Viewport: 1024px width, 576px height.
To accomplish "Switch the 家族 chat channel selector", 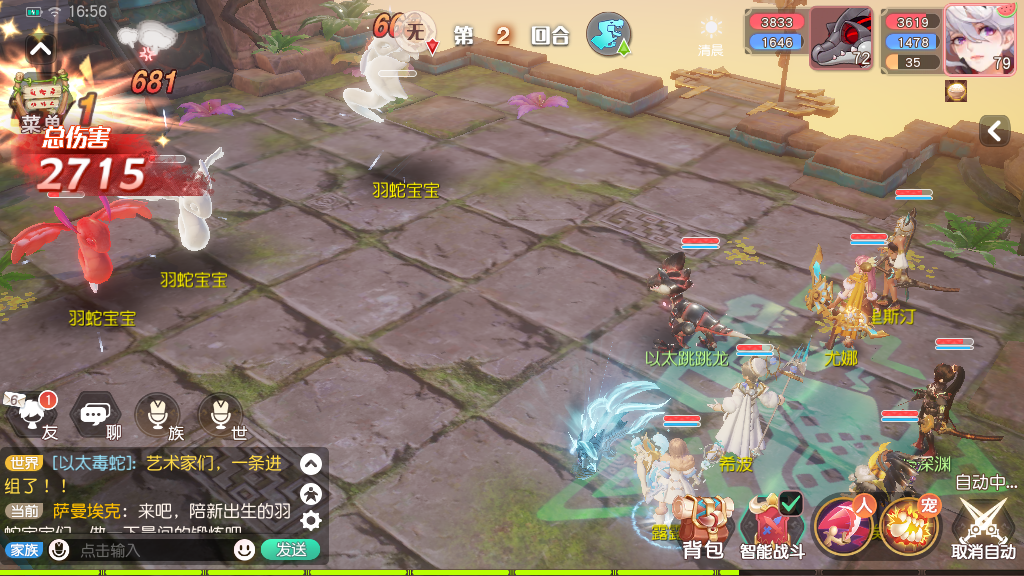I will [x=24, y=549].
